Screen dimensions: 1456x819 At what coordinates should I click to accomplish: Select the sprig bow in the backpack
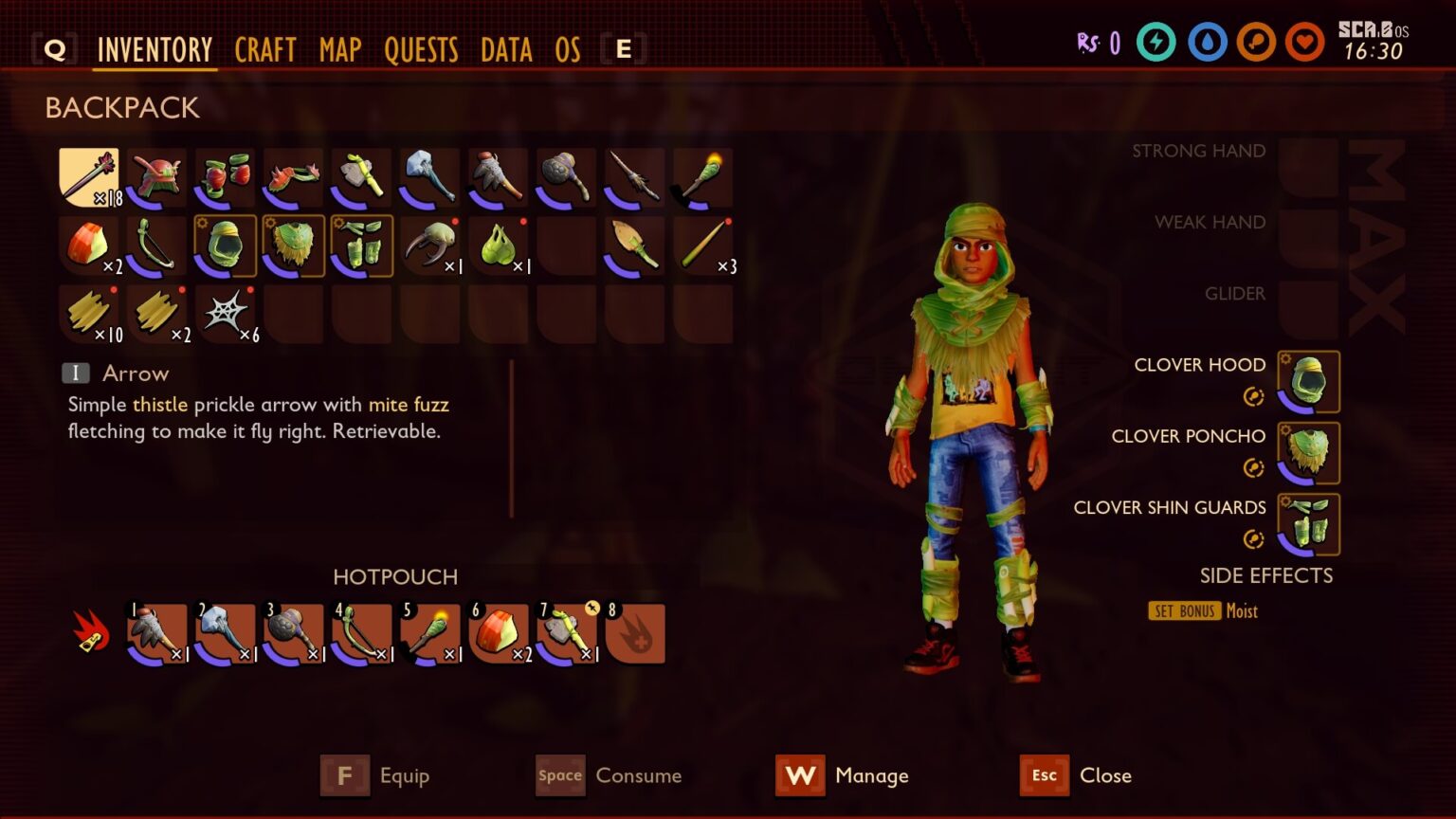(x=156, y=245)
